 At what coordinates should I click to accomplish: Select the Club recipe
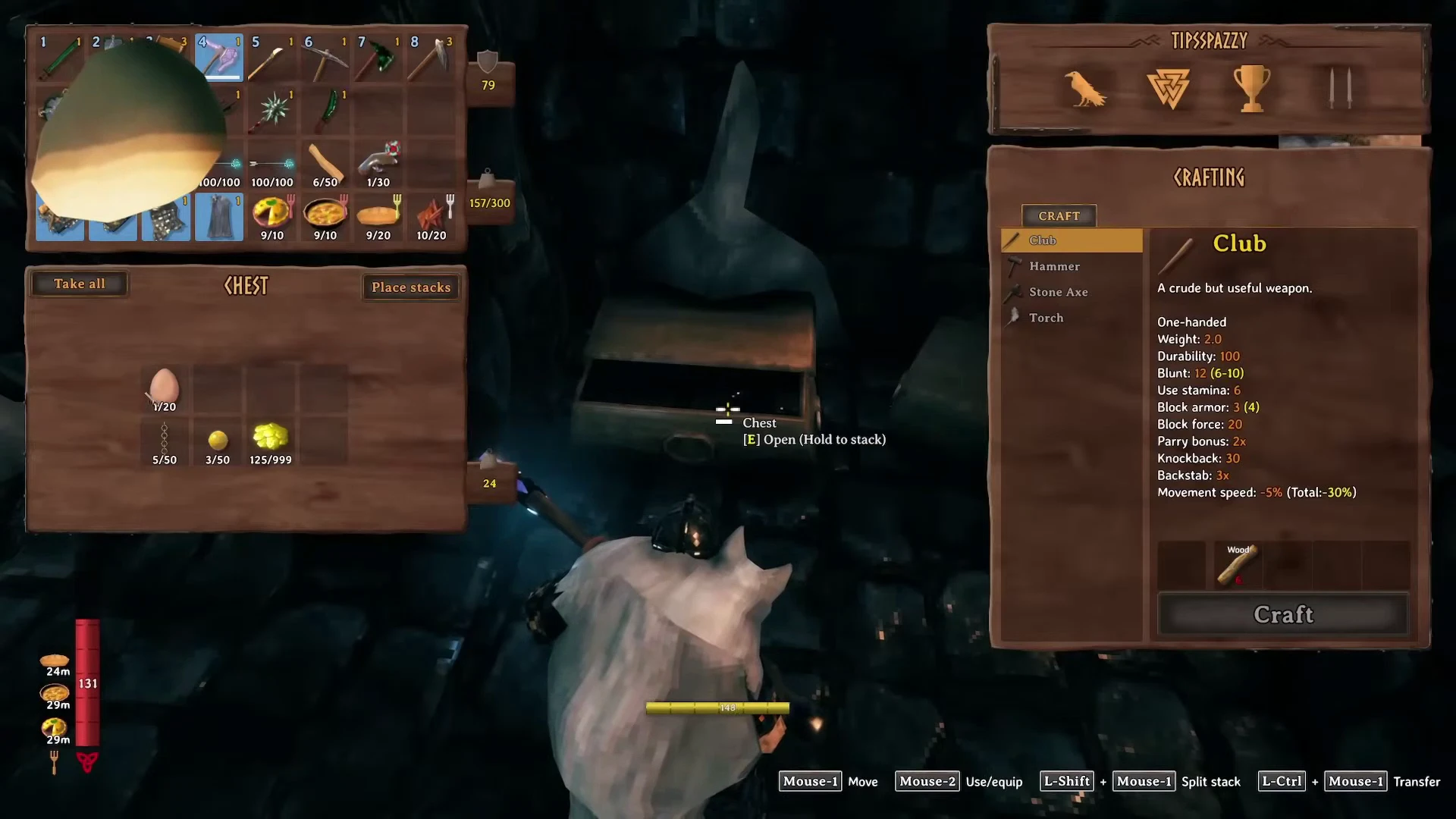pyautogui.click(x=1072, y=240)
